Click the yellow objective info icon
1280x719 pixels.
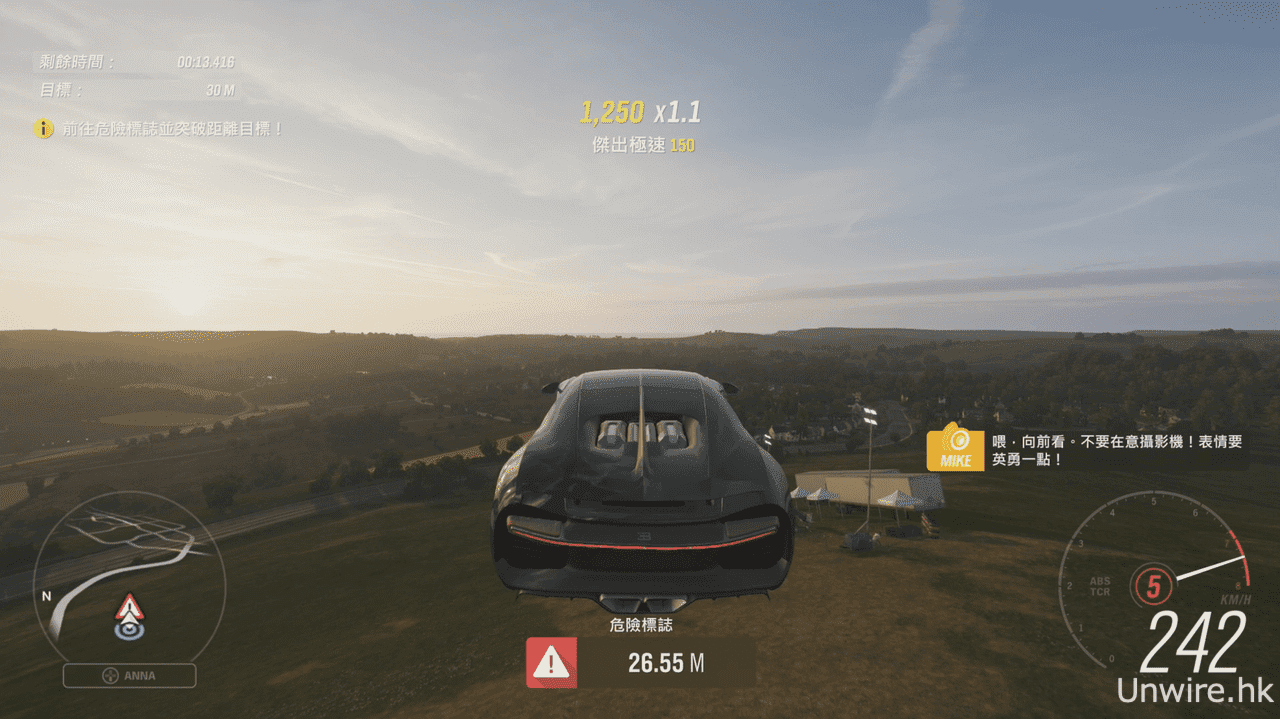43,129
